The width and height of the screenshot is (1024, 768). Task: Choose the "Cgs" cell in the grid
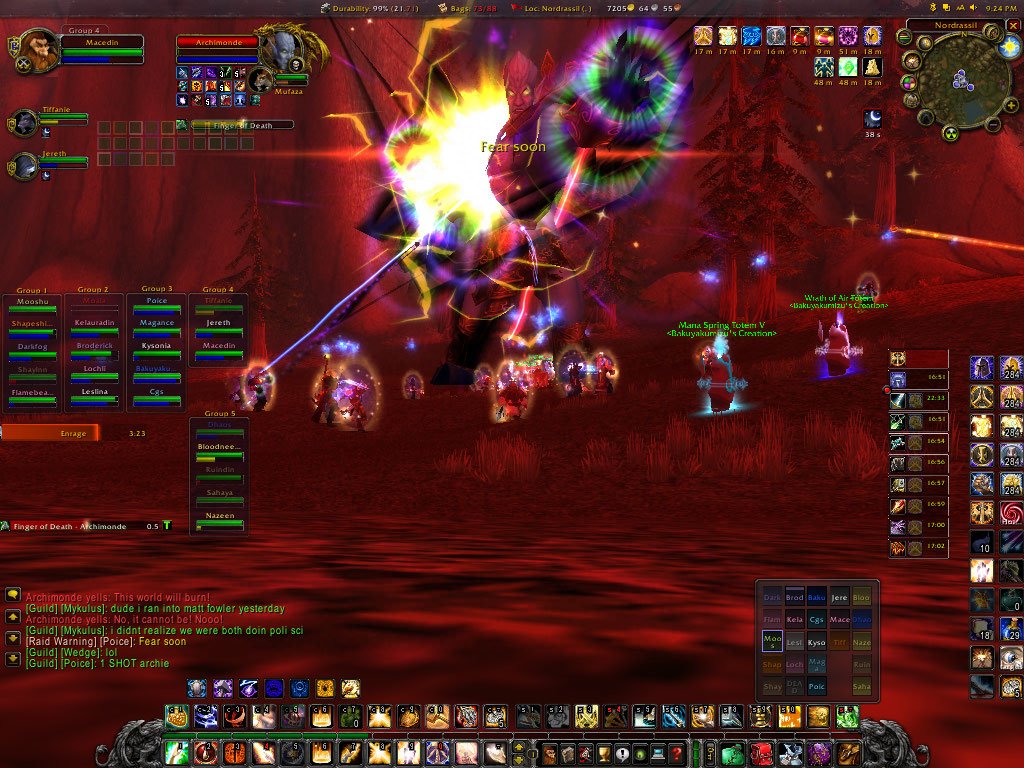[817, 620]
